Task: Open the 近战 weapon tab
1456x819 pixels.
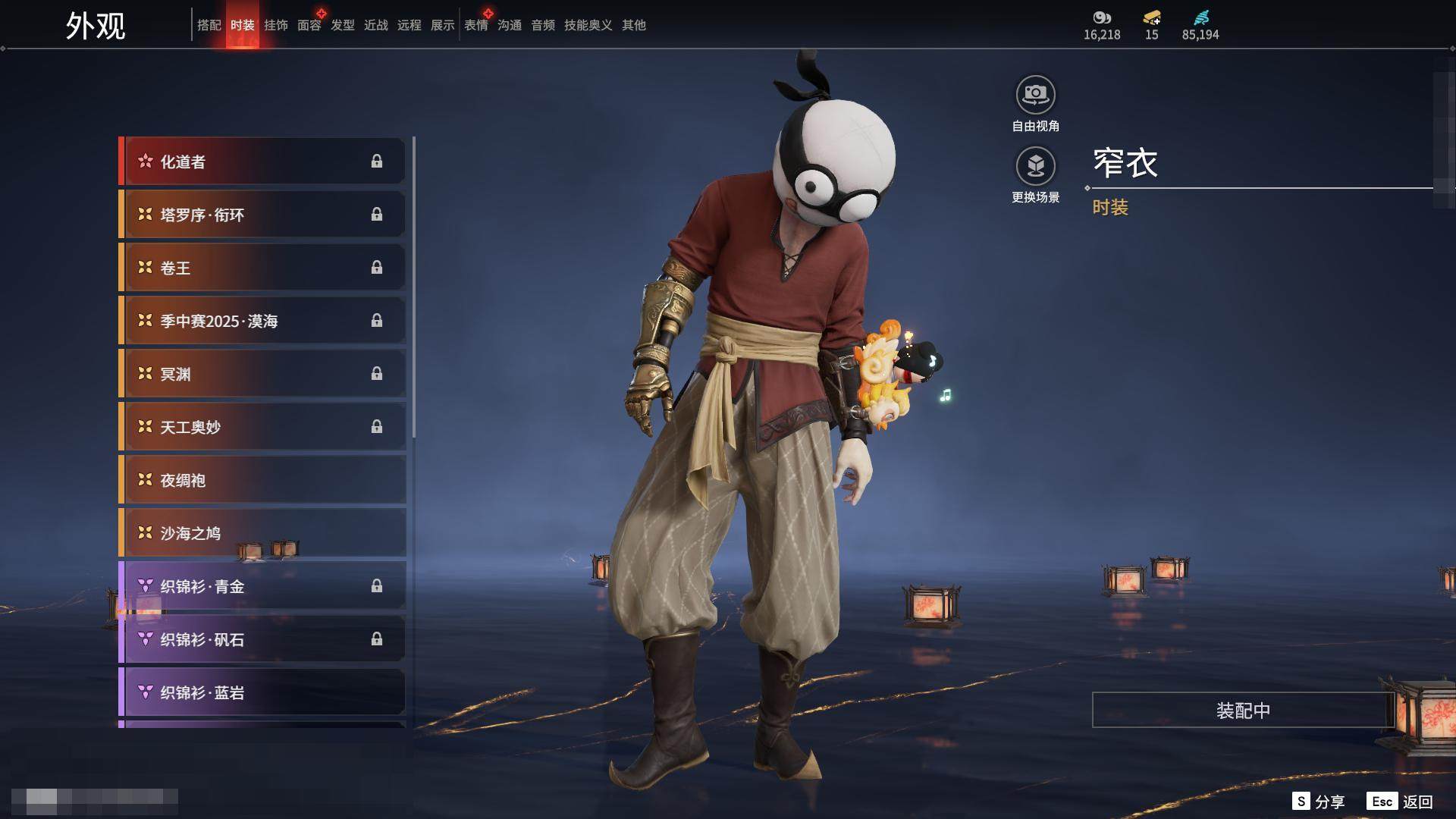Action: click(x=375, y=25)
